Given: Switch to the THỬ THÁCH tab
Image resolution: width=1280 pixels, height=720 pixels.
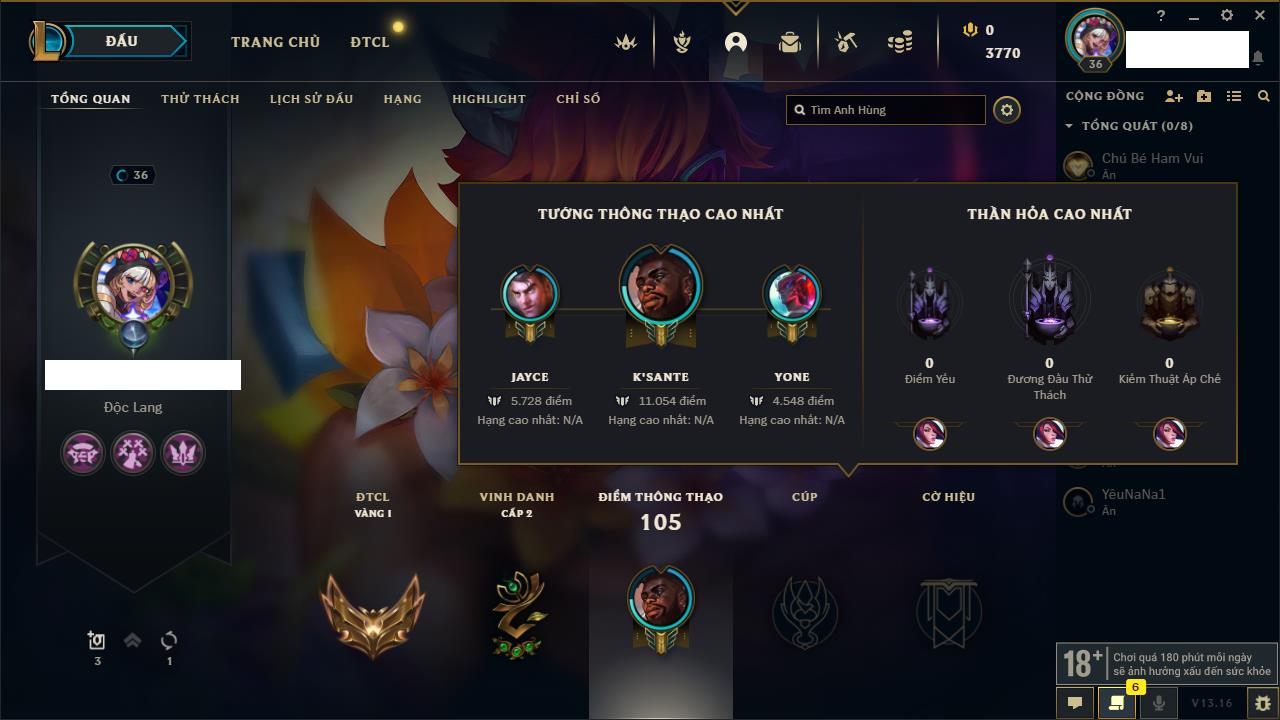Looking at the screenshot, I should point(200,99).
